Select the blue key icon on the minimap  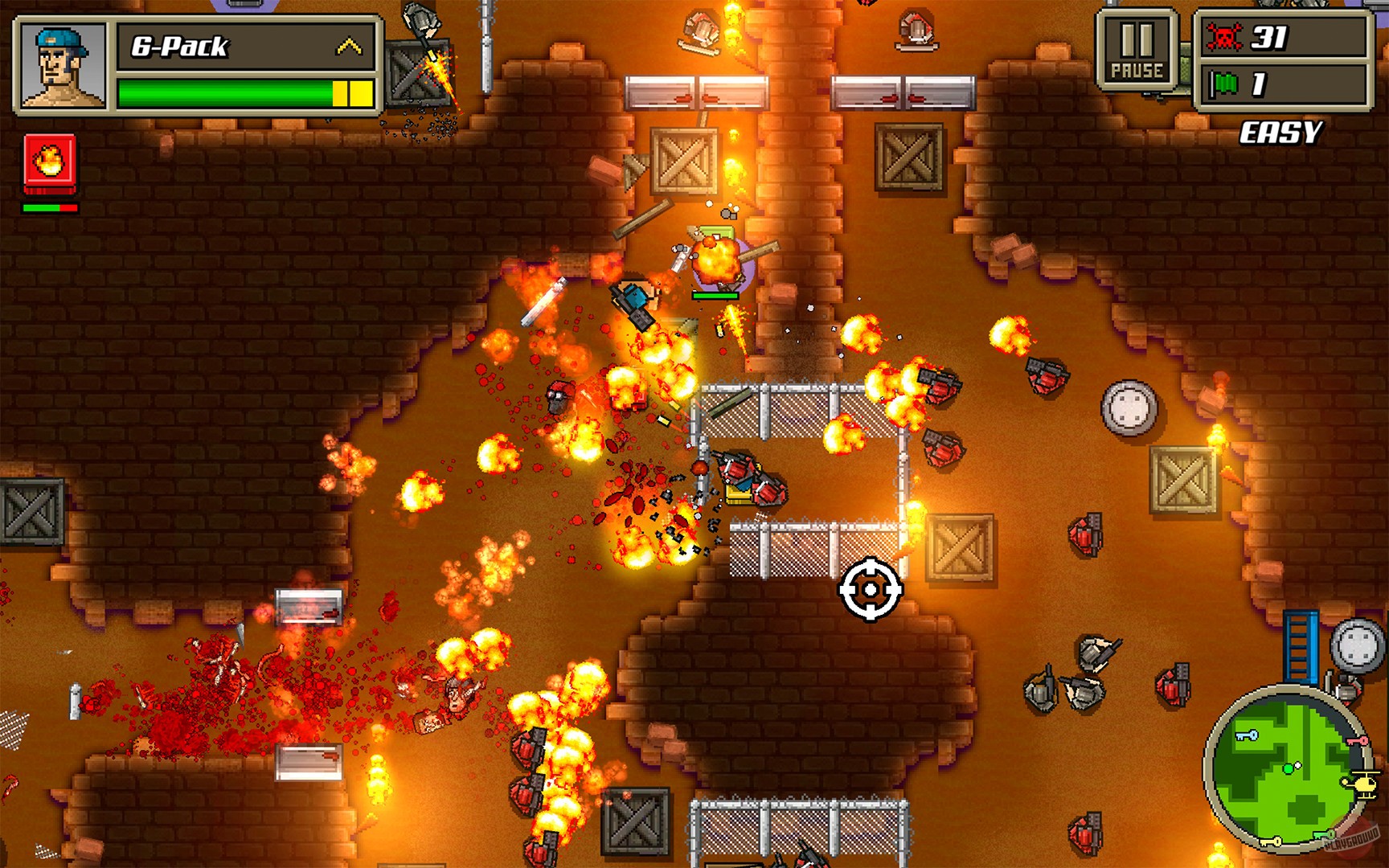tap(1246, 735)
